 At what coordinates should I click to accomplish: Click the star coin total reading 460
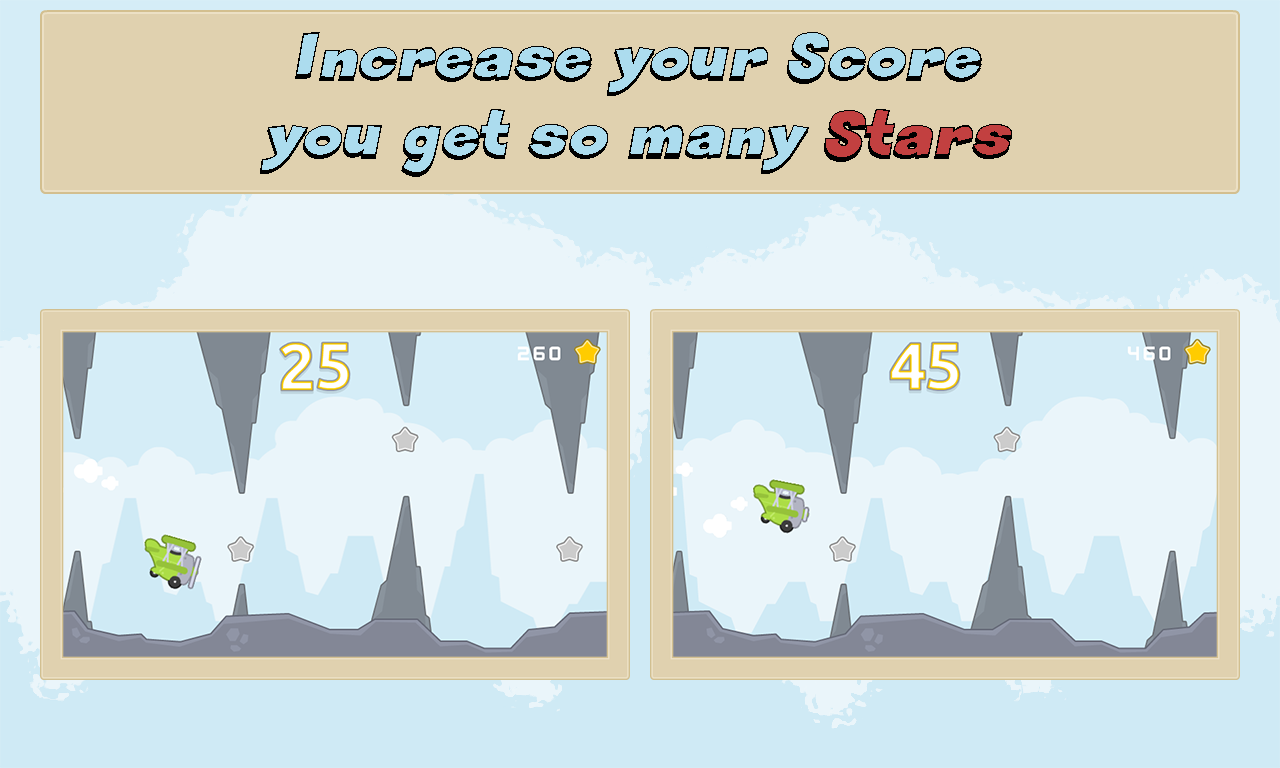pos(1150,352)
